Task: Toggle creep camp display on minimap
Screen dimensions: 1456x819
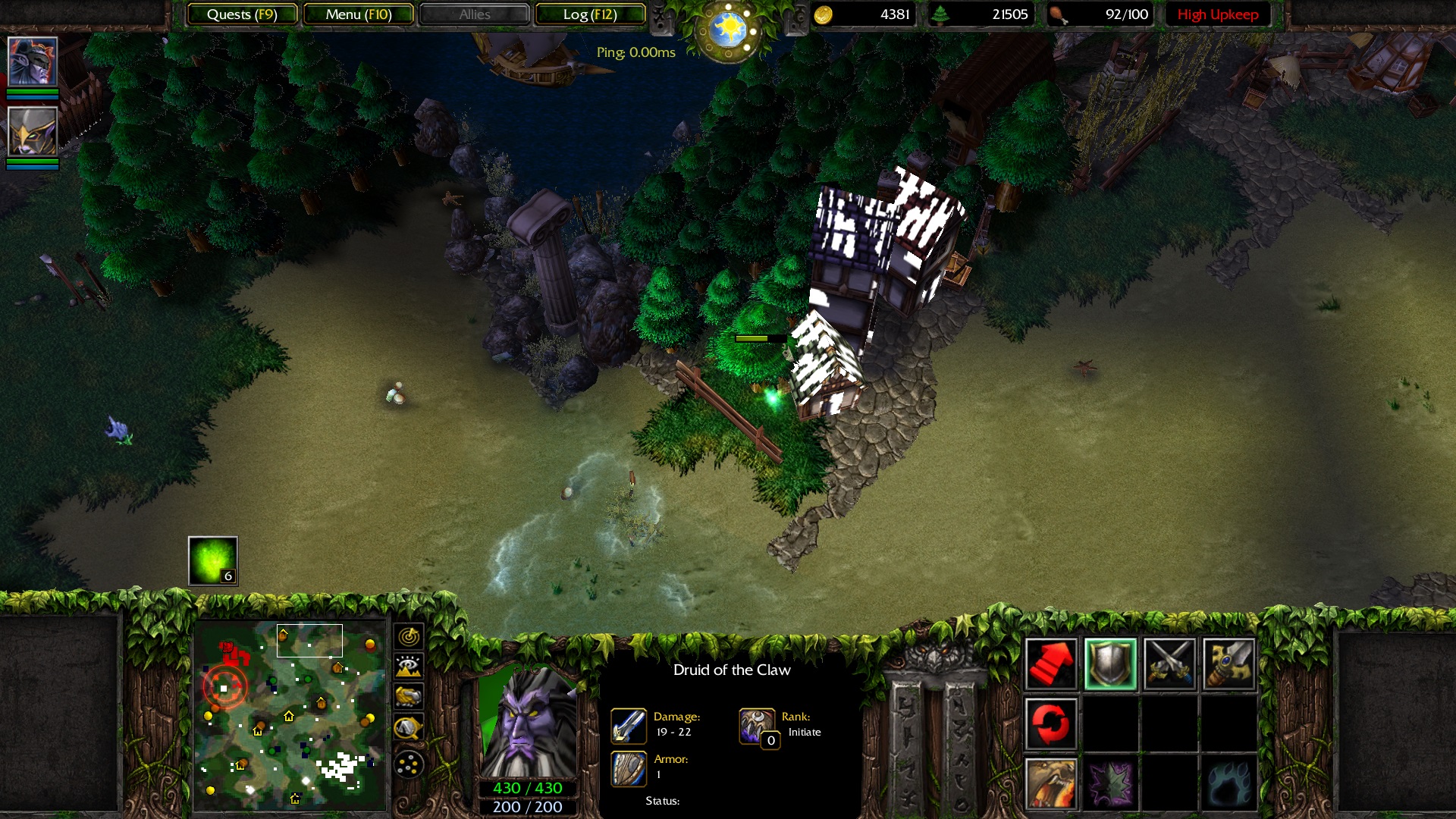Action: 409,729
